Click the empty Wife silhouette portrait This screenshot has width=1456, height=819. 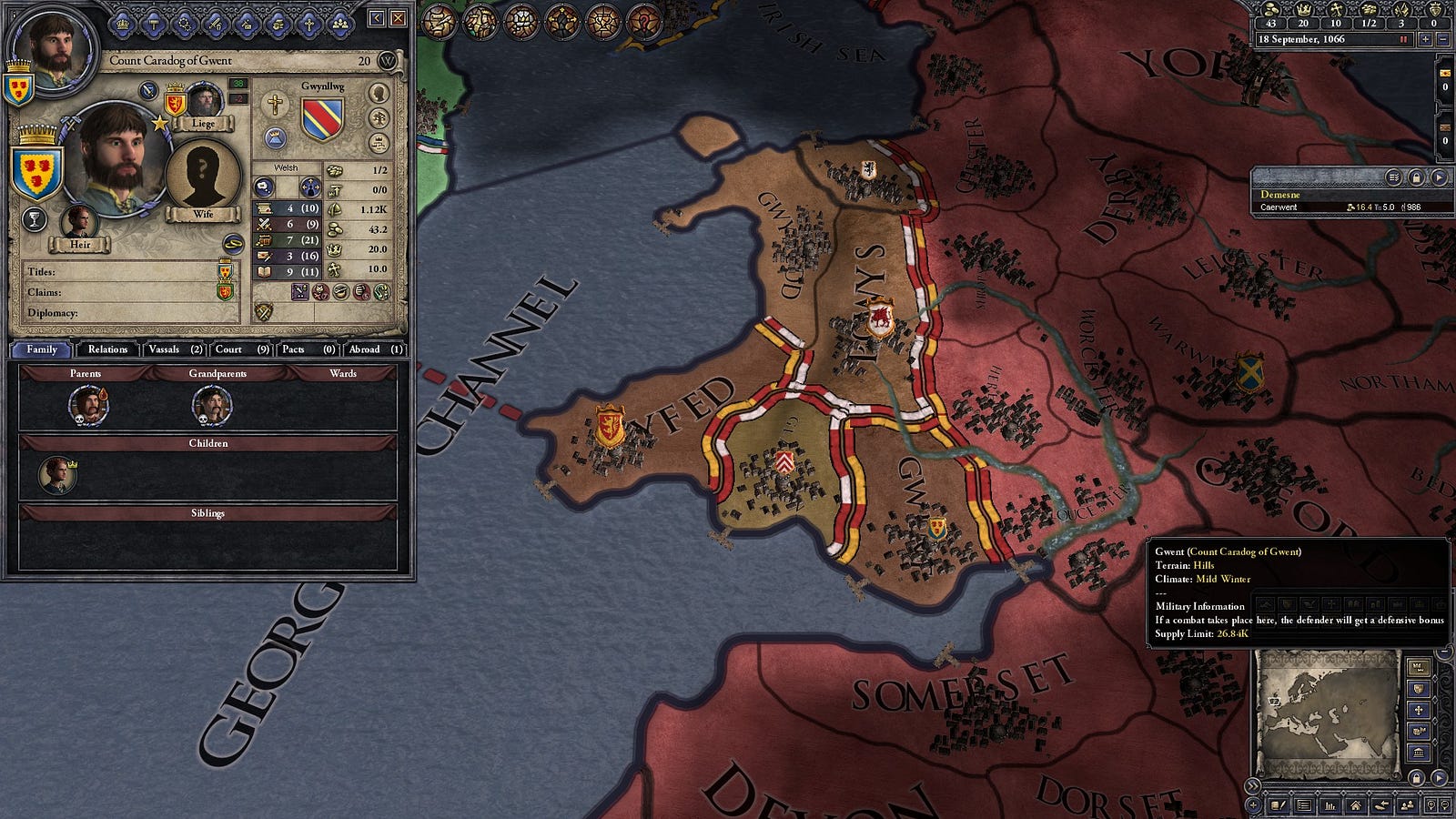click(x=203, y=176)
